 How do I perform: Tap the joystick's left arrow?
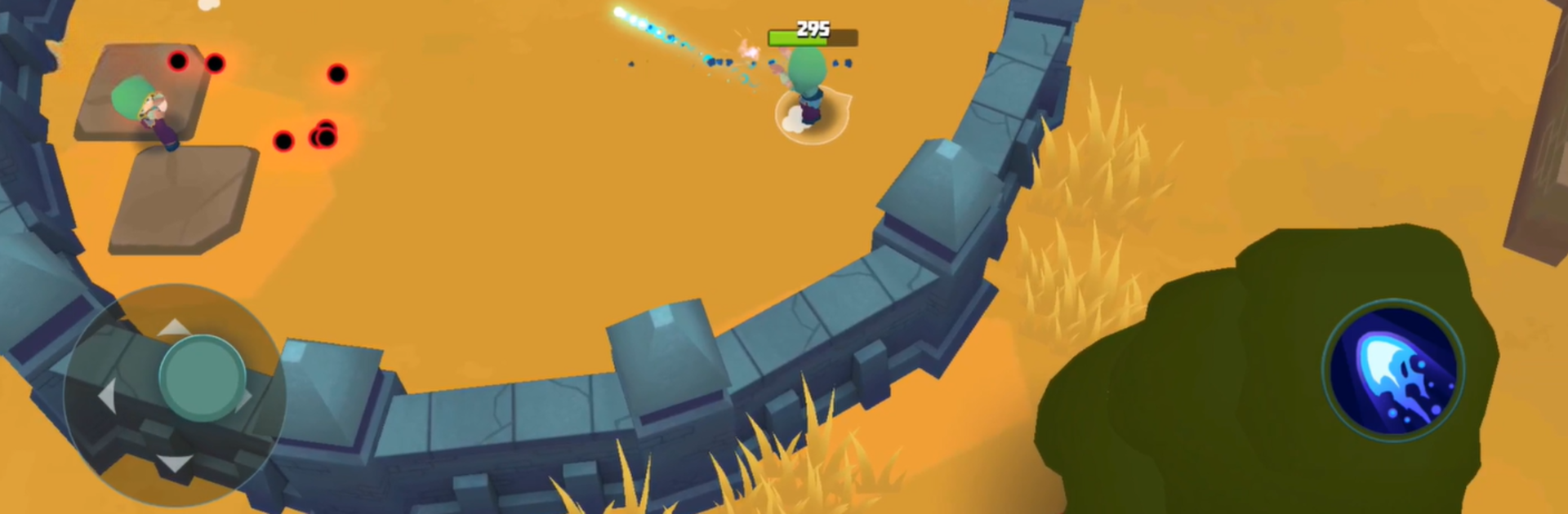[x=107, y=397]
